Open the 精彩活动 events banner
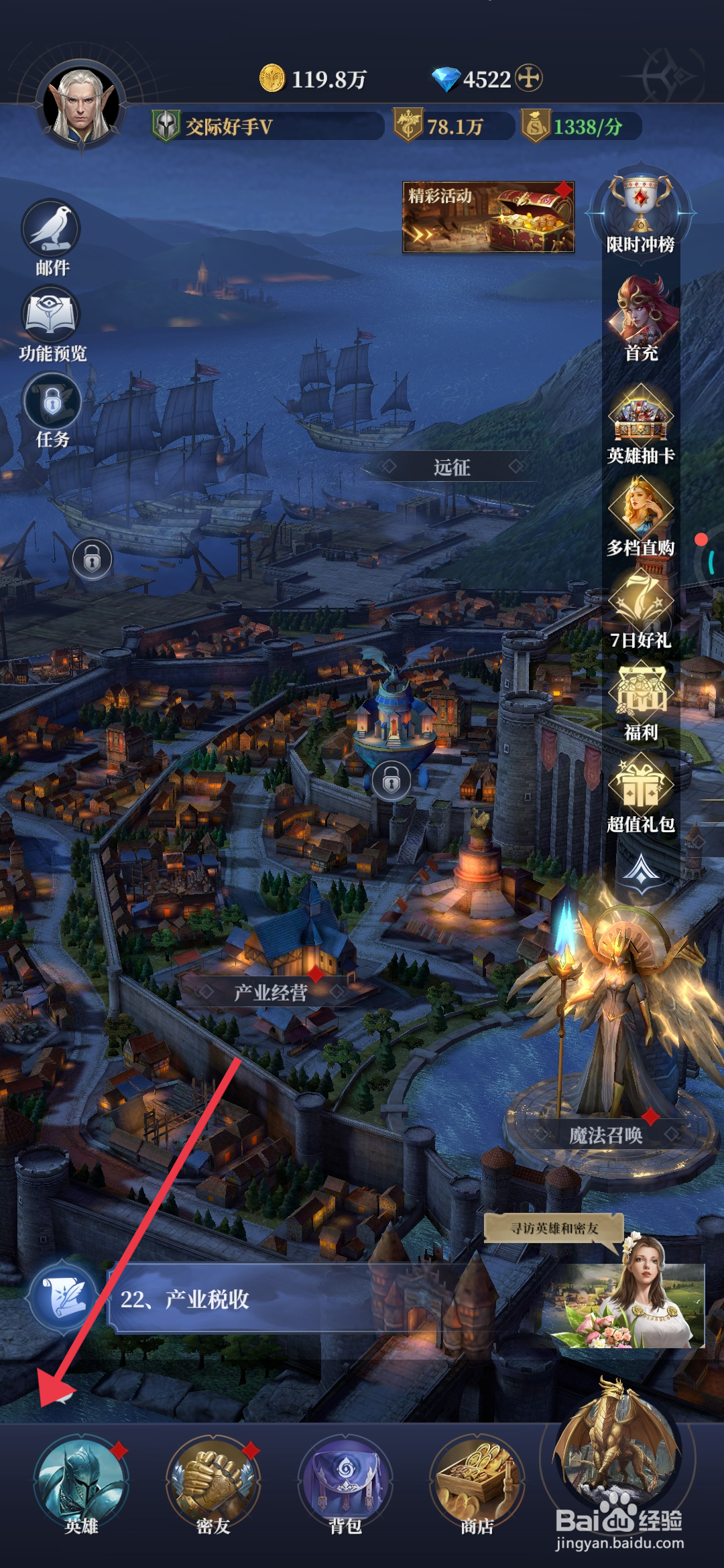 click(x=488, y=217)
